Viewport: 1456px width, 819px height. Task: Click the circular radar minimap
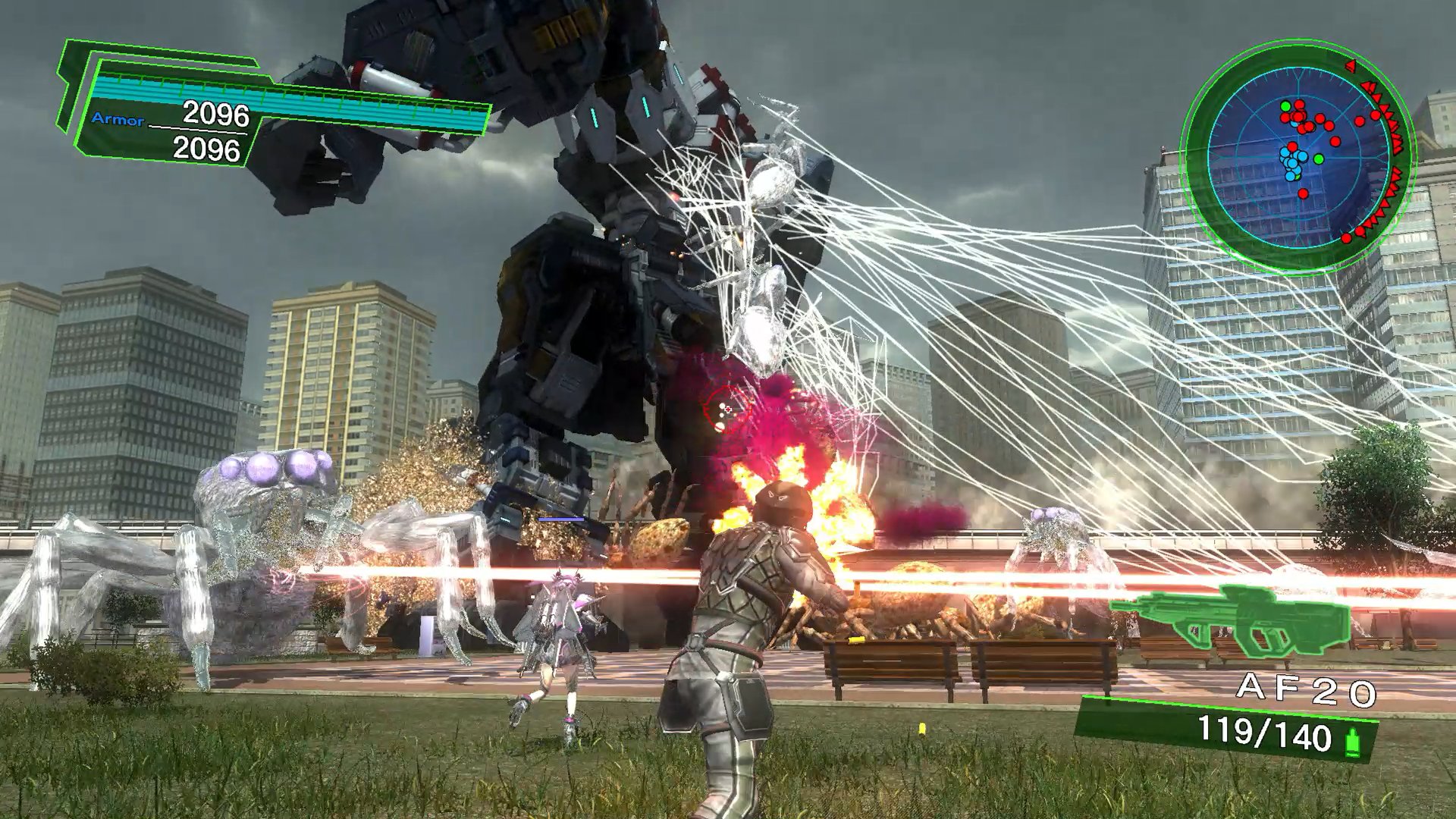pyautogui.click(x=1298, y=156)
